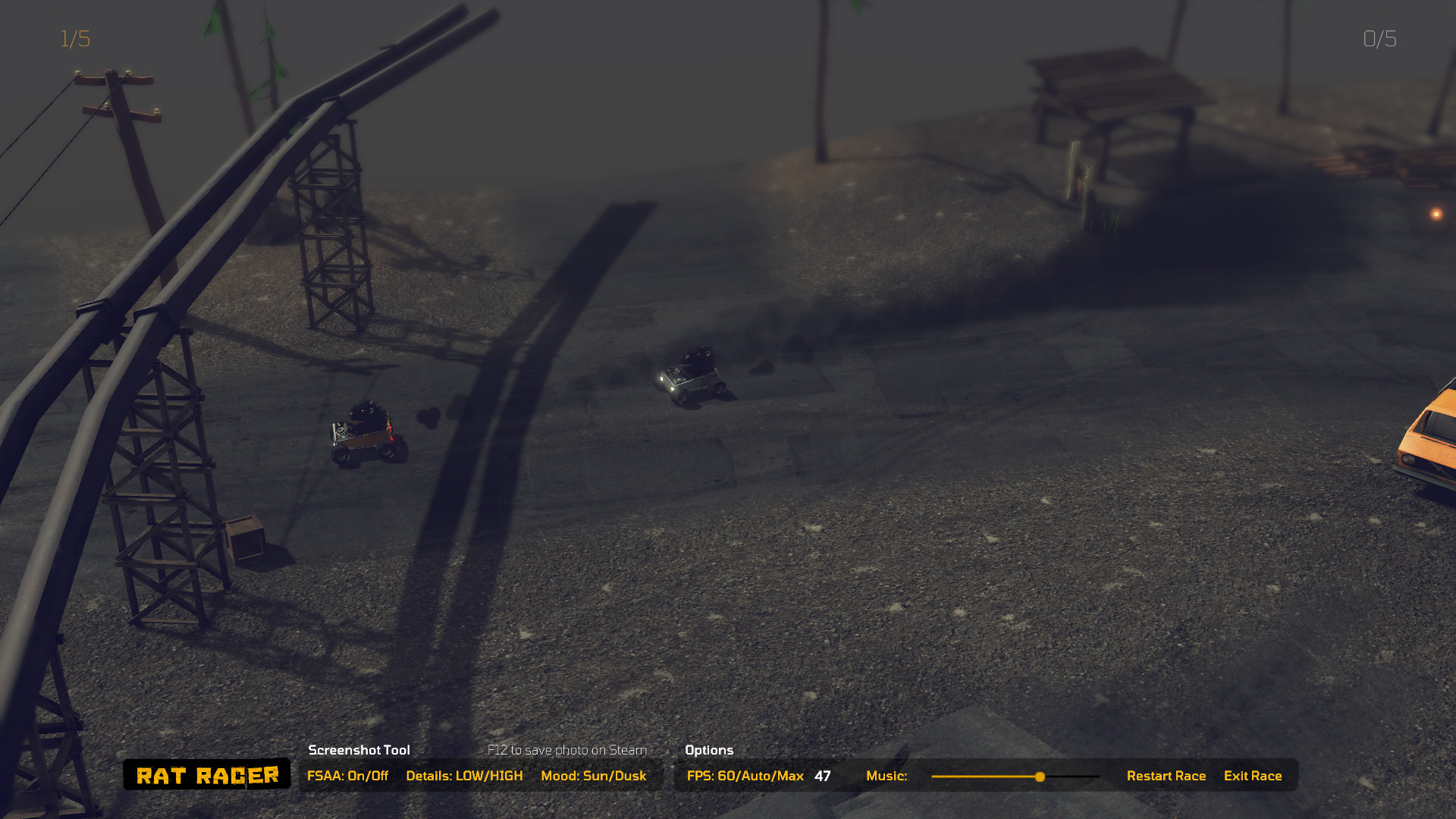Switch Details between LOW and HIGH
Screen dimensions: 1456x819
tap(465, 776)
